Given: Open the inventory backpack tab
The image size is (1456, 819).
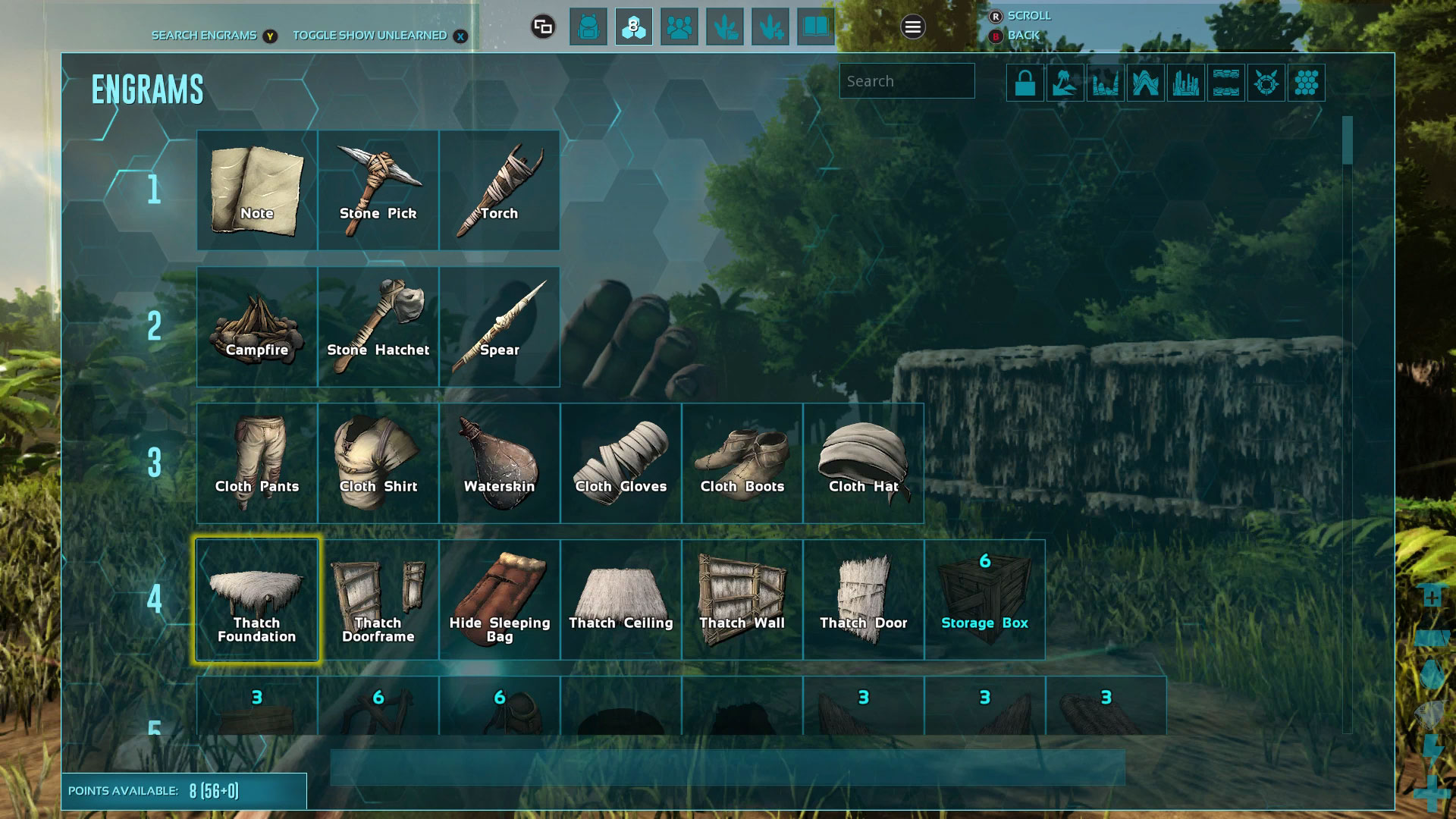Looking at the screenshot, I should [588, 27].
